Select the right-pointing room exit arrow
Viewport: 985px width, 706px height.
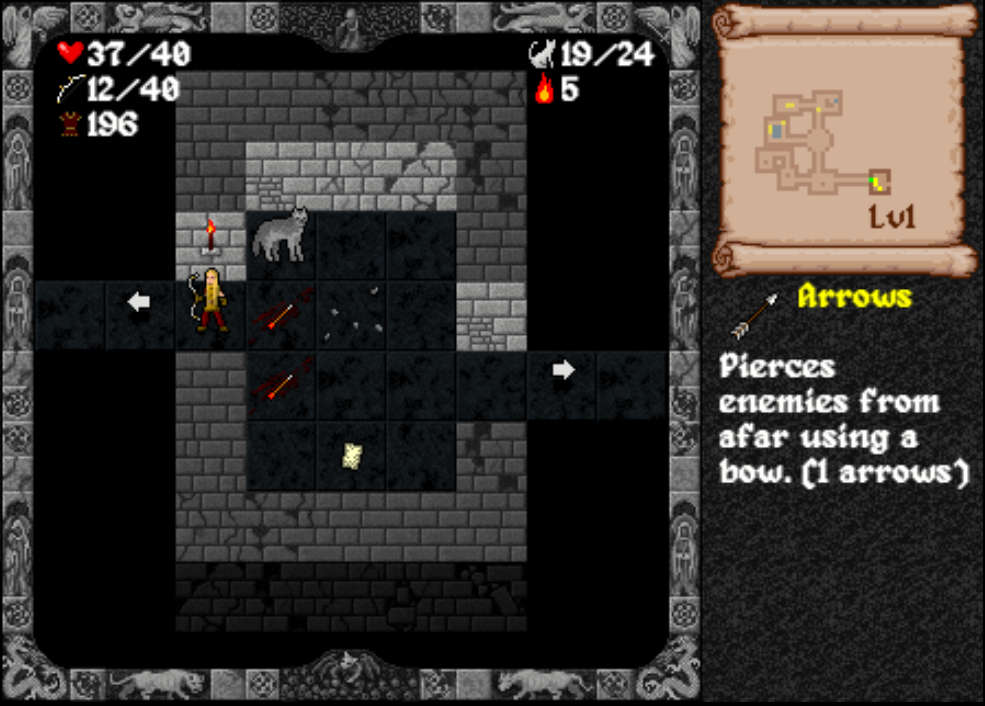tap(564, 370)
